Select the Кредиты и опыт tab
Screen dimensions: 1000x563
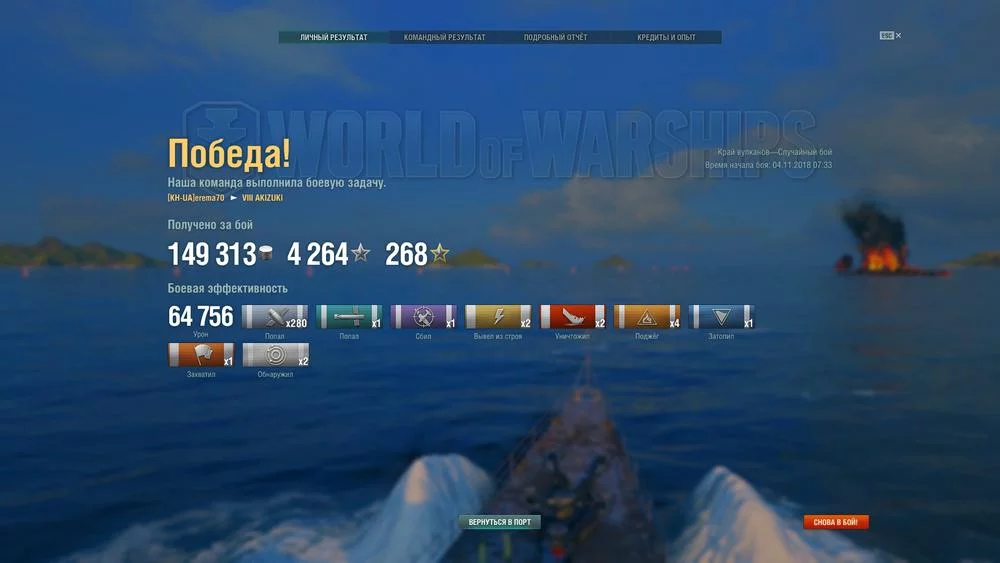click(666, 38)
